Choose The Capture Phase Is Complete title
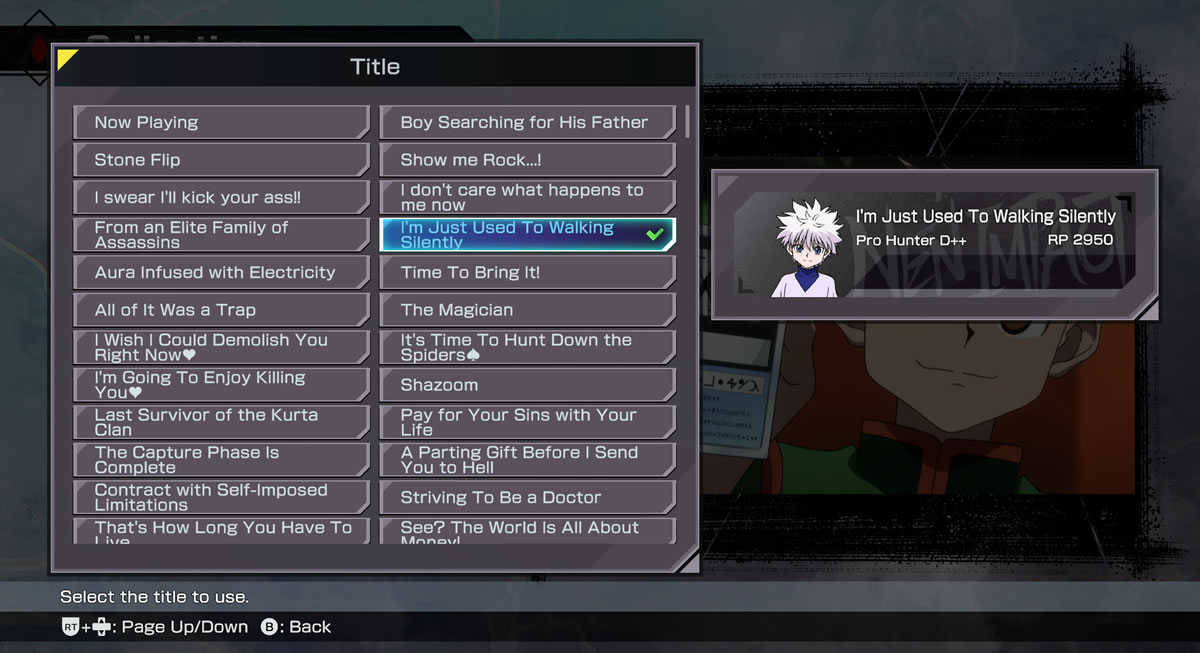This screenshot has height=653, width=1200. click(x=221, y=460)
